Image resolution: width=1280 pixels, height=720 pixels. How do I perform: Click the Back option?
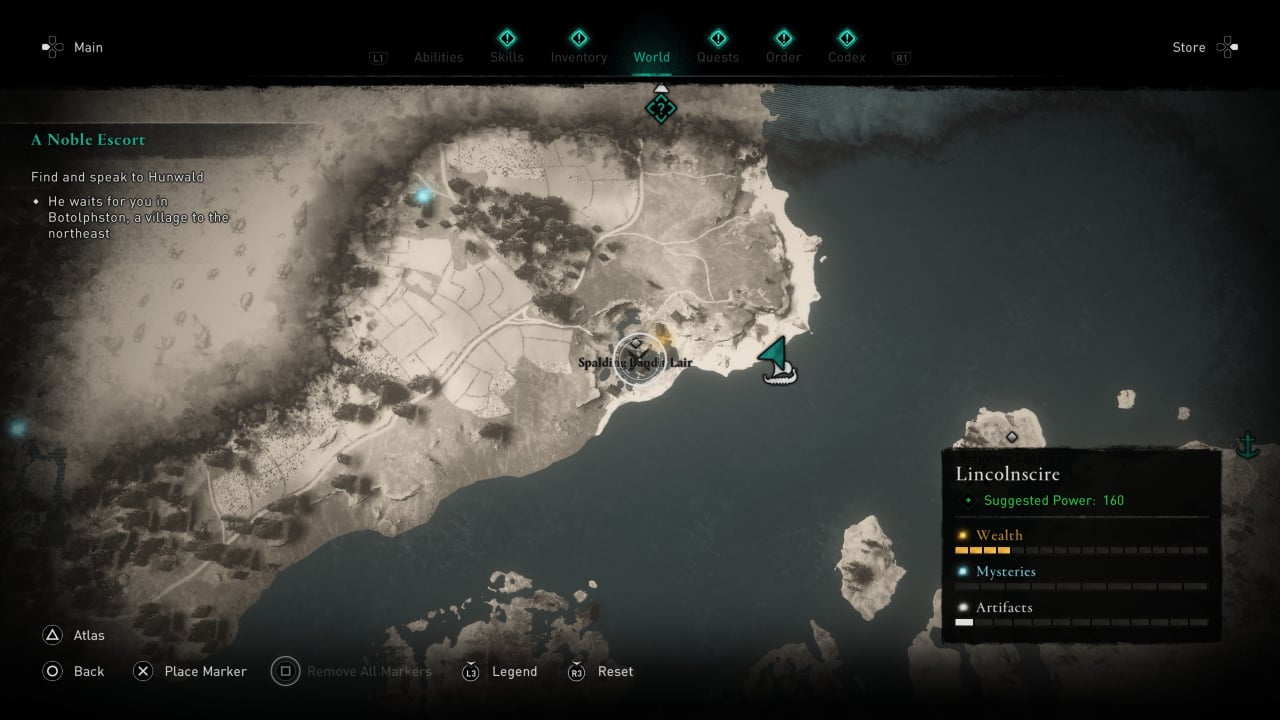pos(88,671)
